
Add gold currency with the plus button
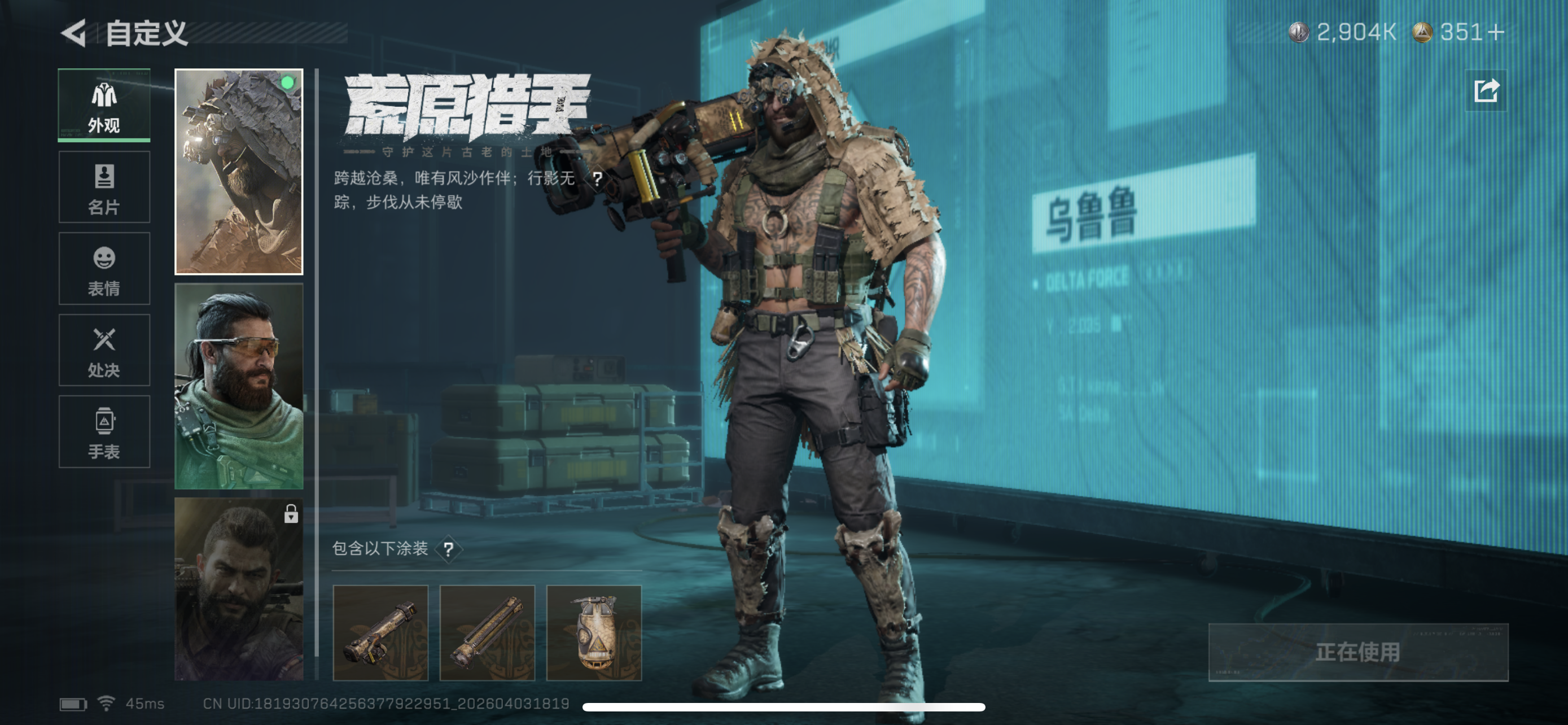tap(1497, 32)
